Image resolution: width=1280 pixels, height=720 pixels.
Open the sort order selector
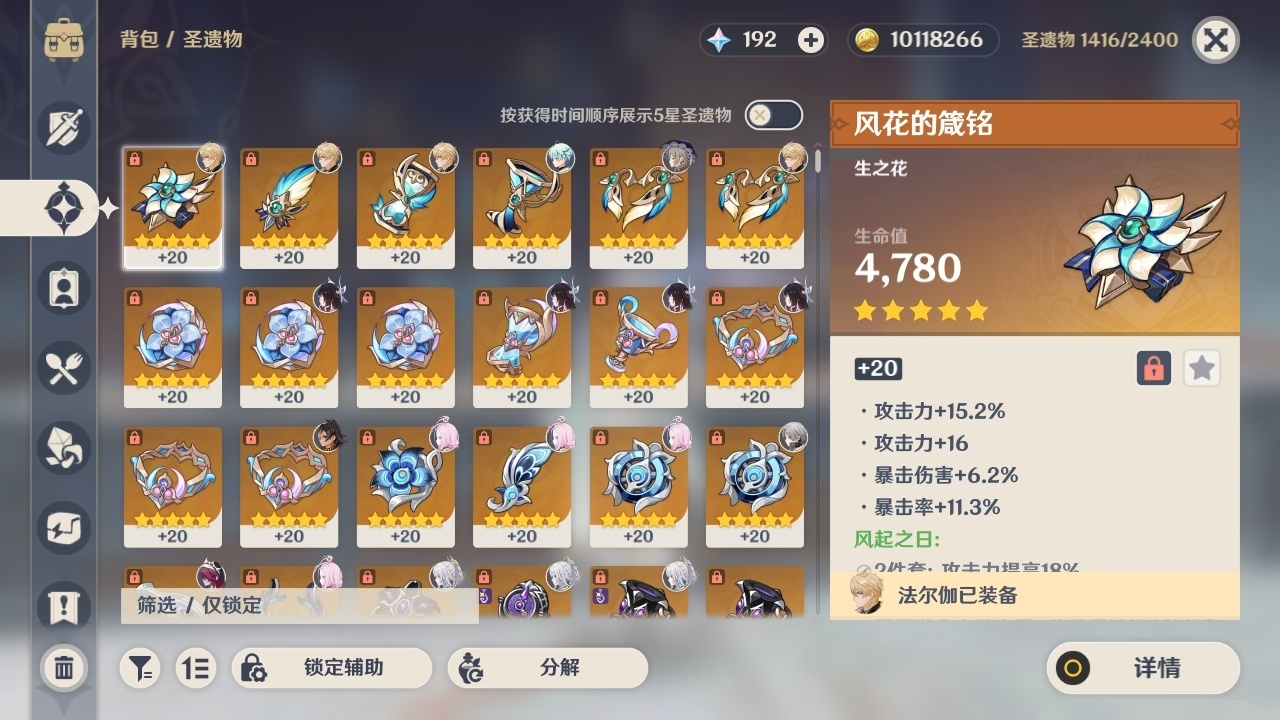pos(196,668)
